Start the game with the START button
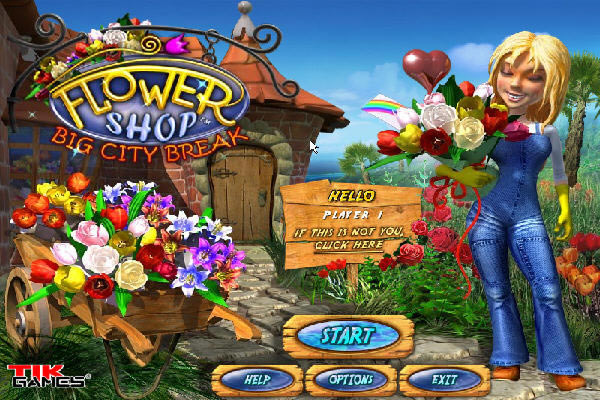 point(348,336)
